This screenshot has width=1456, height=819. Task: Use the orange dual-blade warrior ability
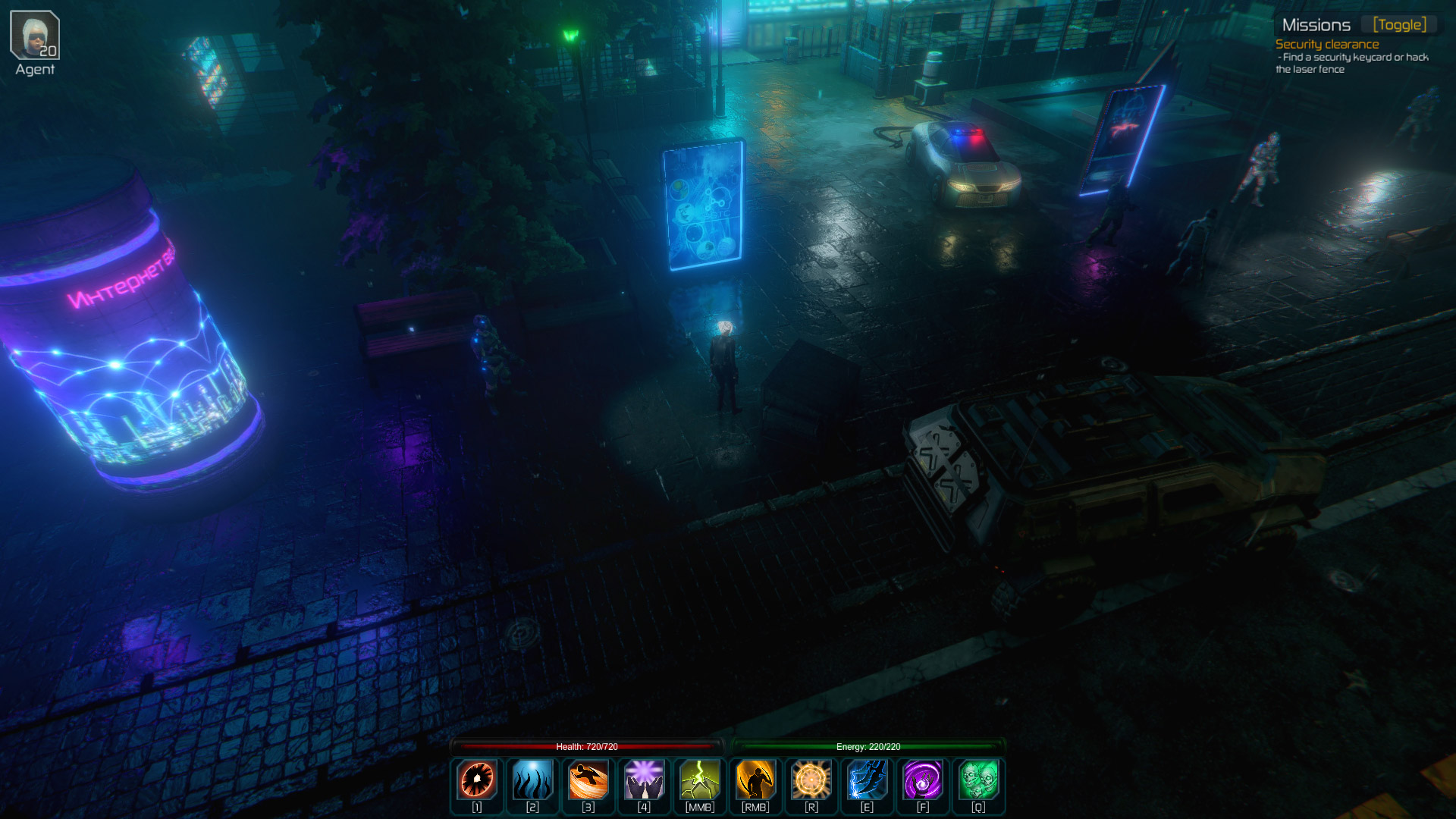tap(755, 780)
